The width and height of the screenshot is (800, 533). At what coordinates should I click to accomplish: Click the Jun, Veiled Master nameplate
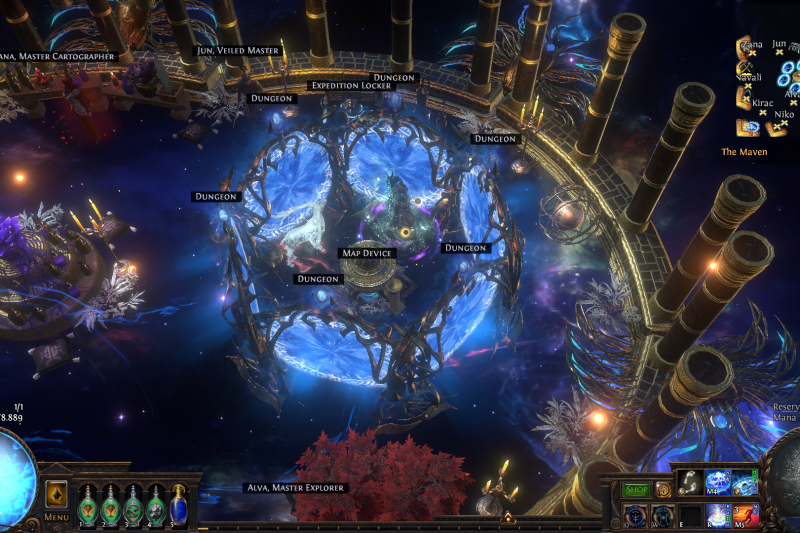238,50
